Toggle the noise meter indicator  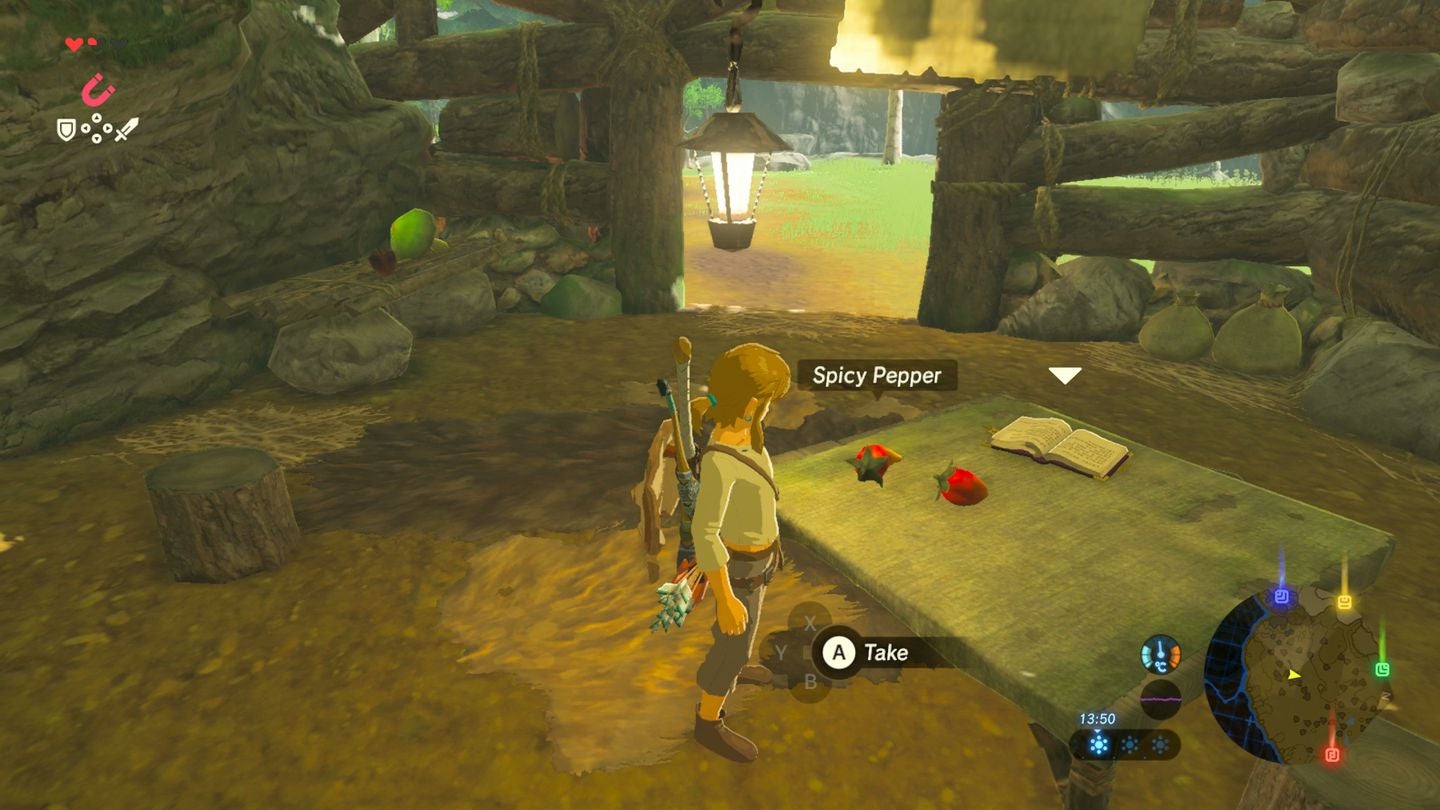coord(1160,697)
